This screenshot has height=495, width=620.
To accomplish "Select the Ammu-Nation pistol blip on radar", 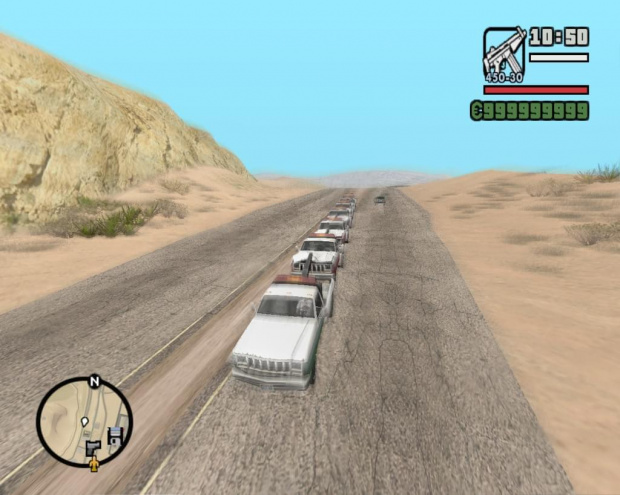I will (92, 447).
